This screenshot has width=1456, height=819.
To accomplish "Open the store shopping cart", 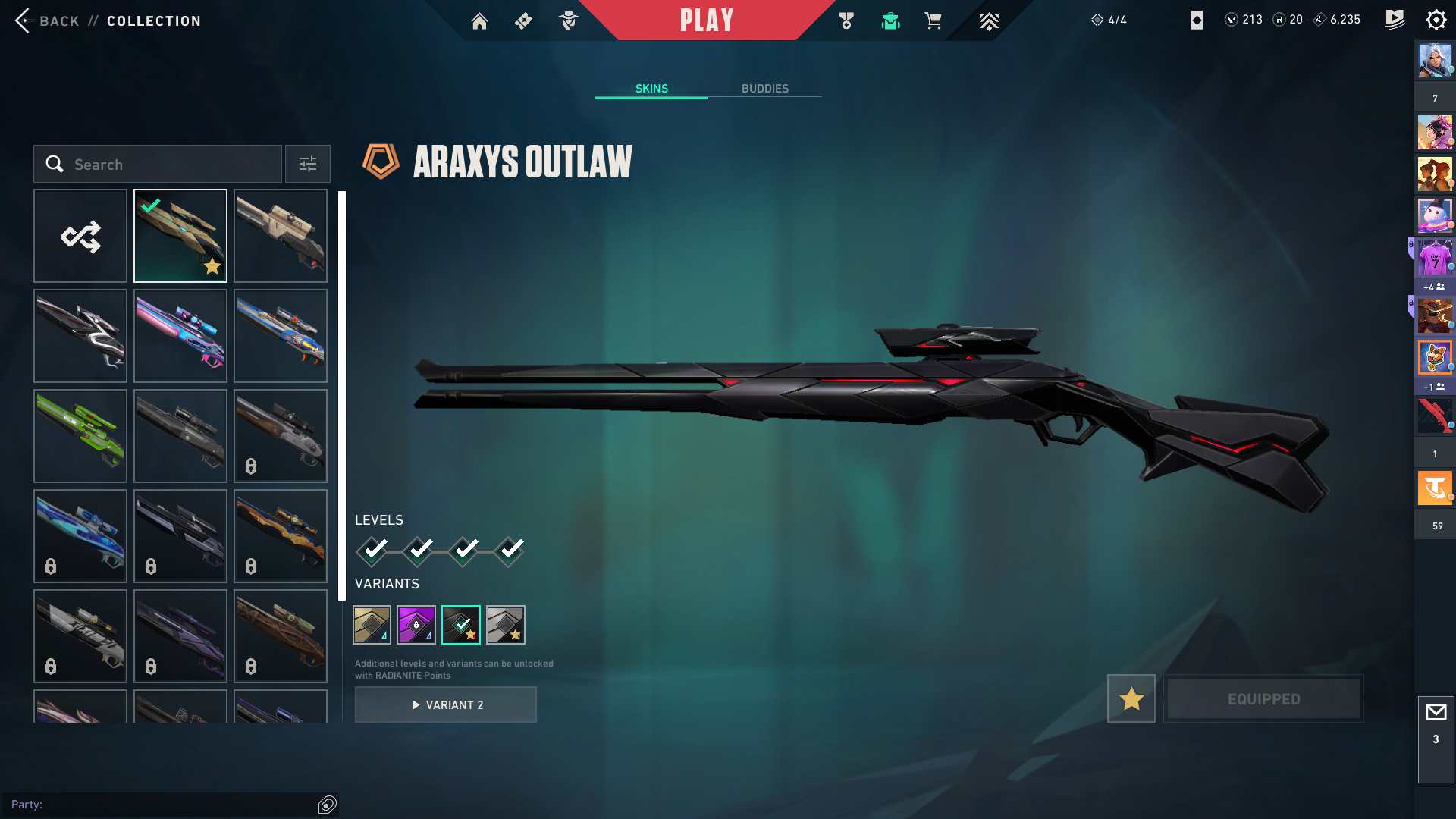I will click(x=933, y=21).
